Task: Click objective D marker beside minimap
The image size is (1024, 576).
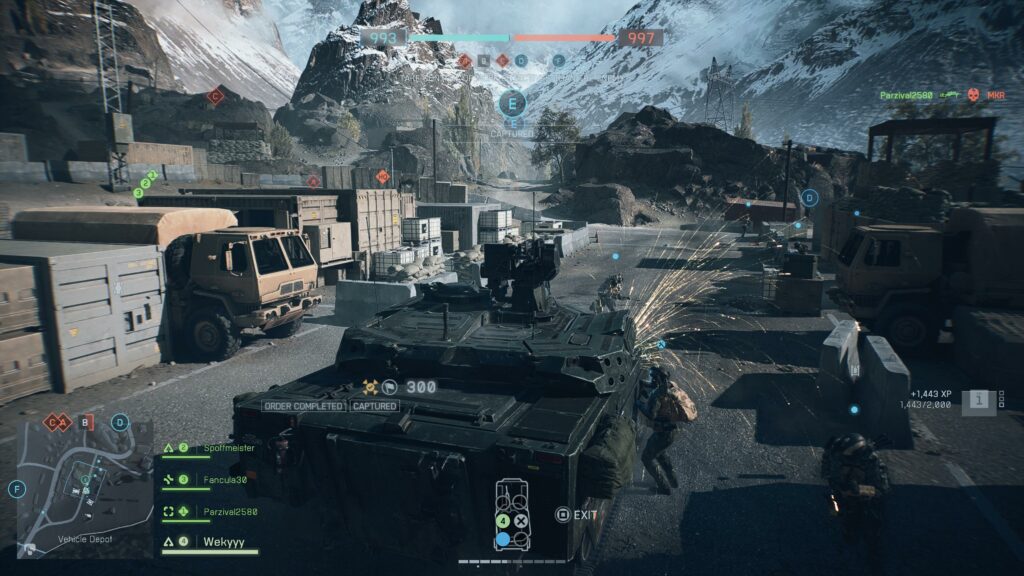Action: click(121, 422)
